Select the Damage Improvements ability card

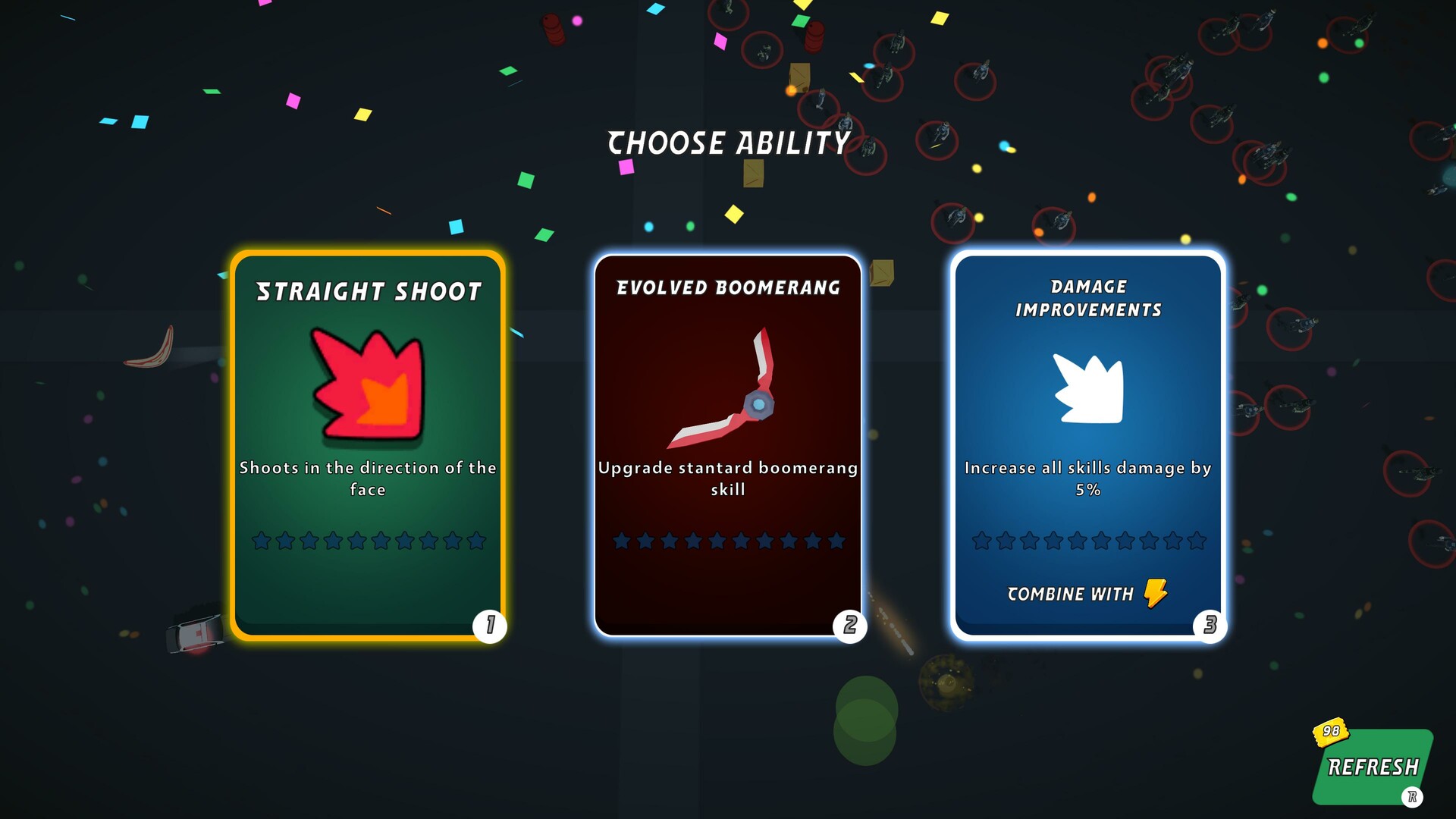[x=1090, y=444]
